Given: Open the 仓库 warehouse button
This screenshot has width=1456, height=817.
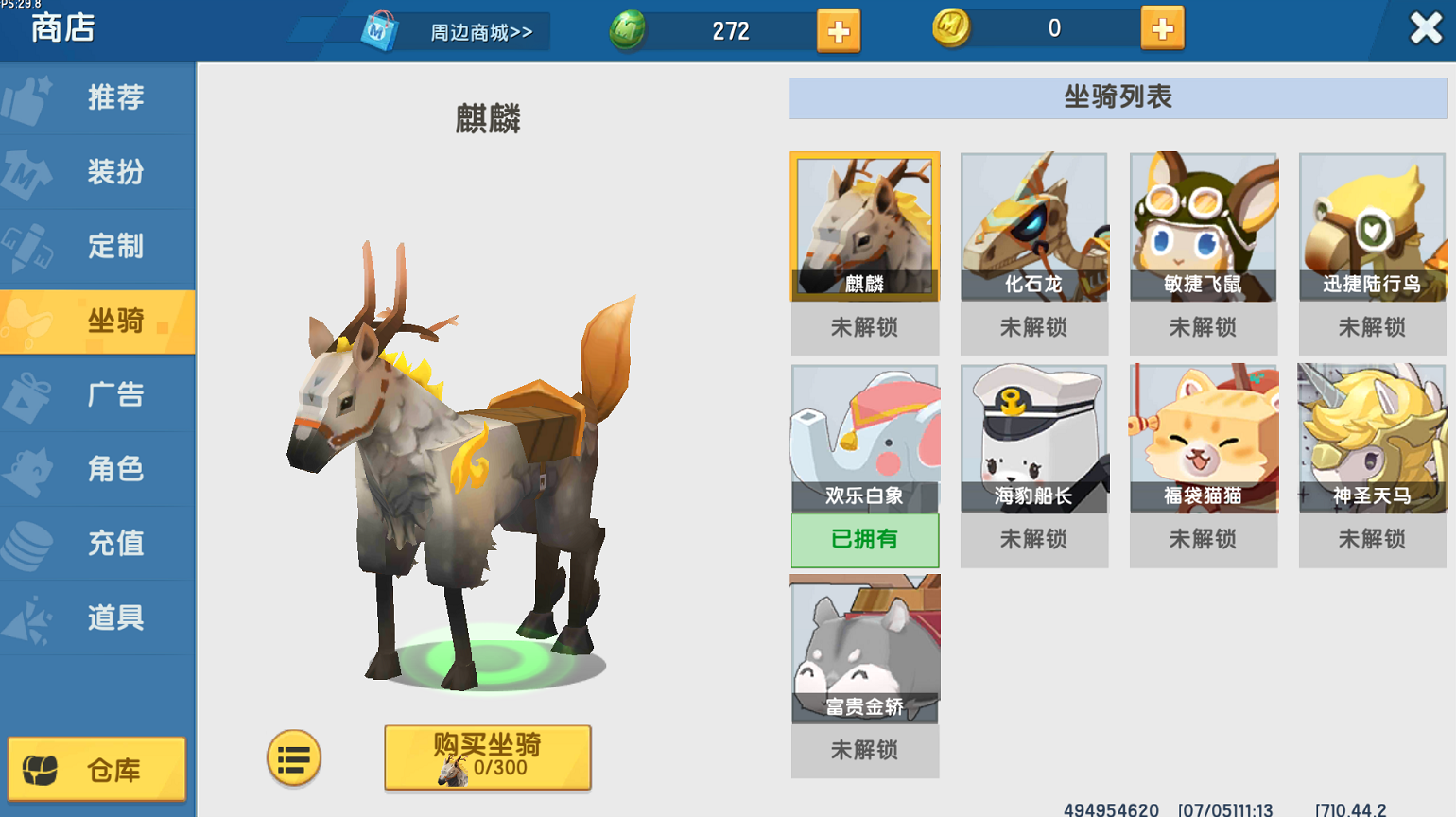Looking at the screenshot, I should pyautogui.click(x=96, y=770).
